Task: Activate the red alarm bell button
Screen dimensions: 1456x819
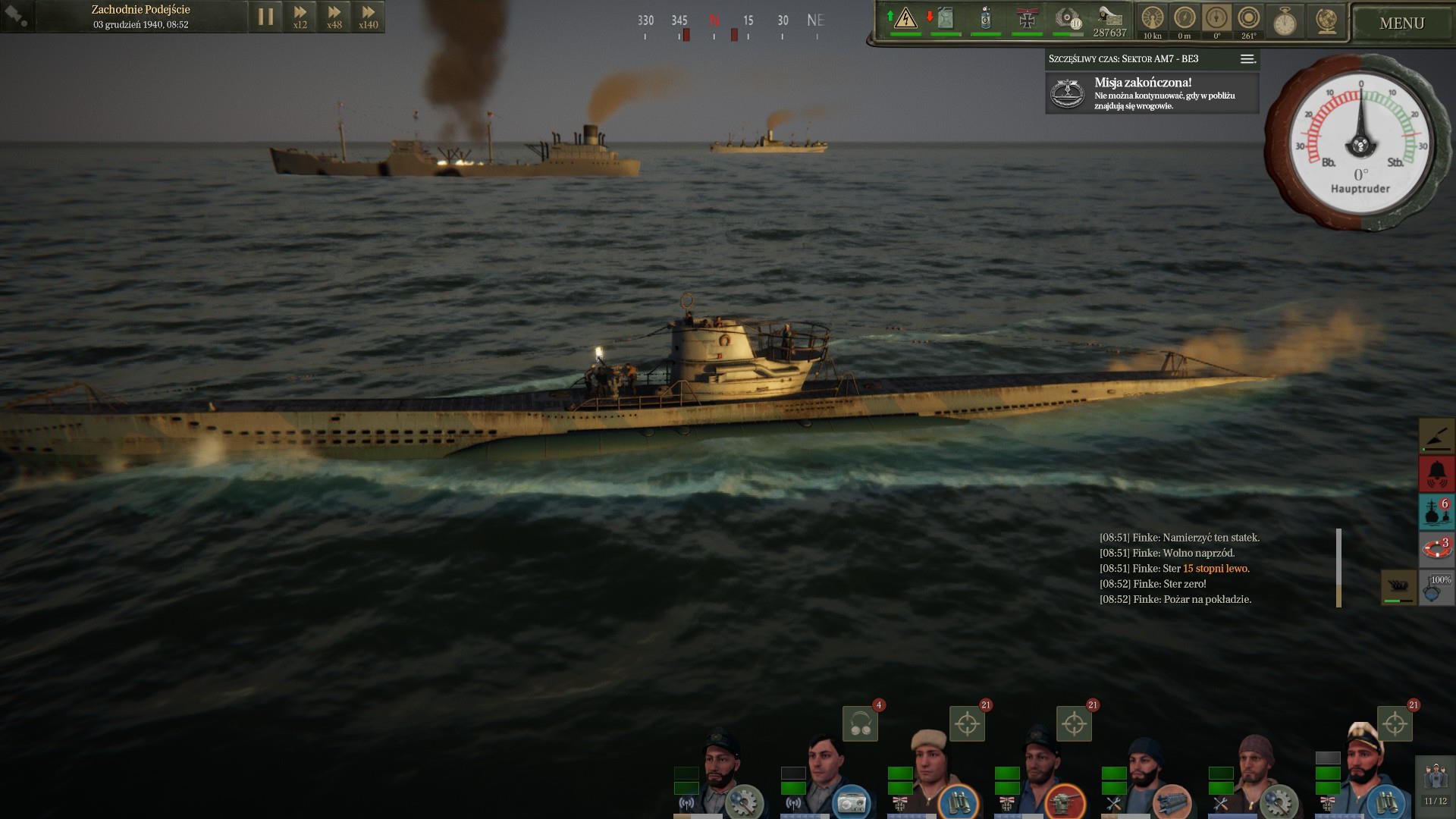Action: 1436,474
